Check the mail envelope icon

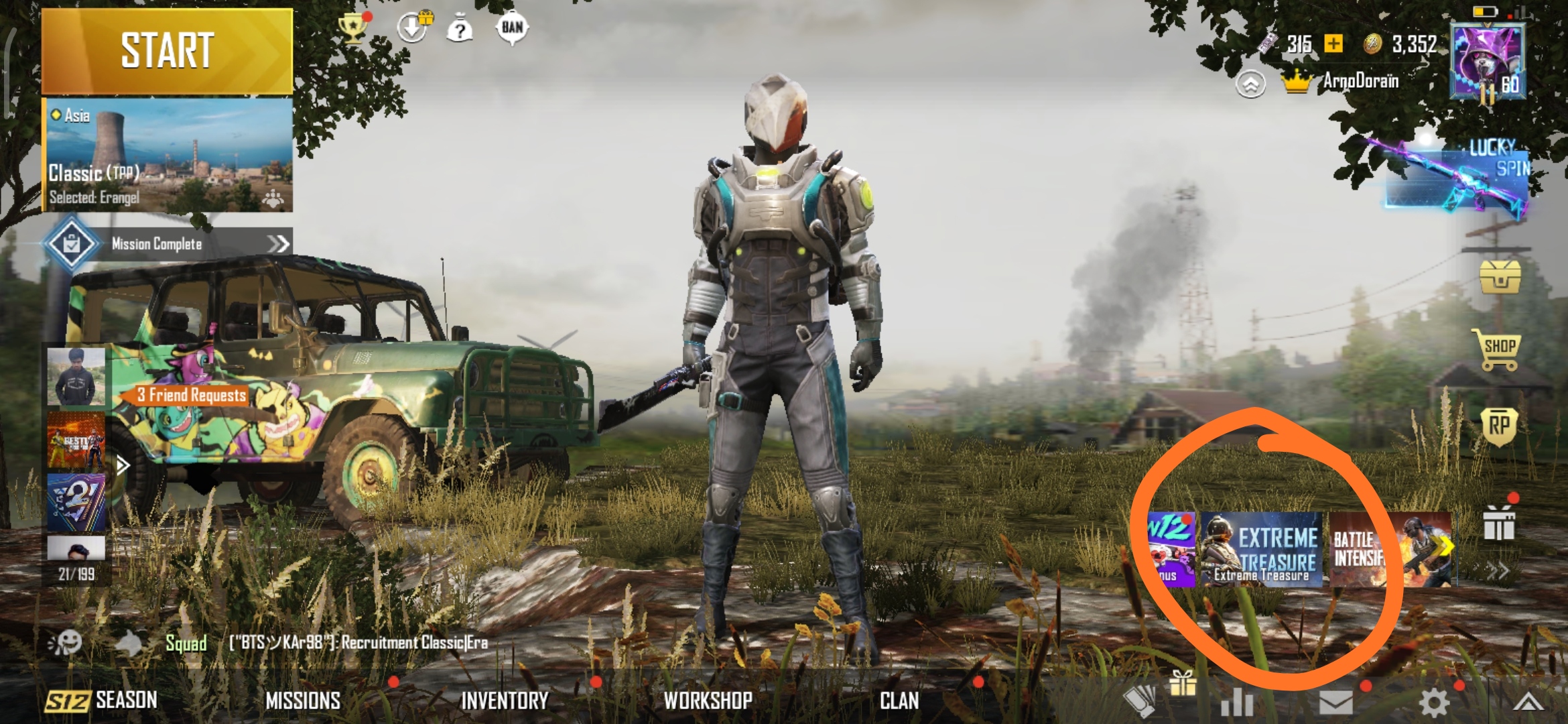[1335, 703]
